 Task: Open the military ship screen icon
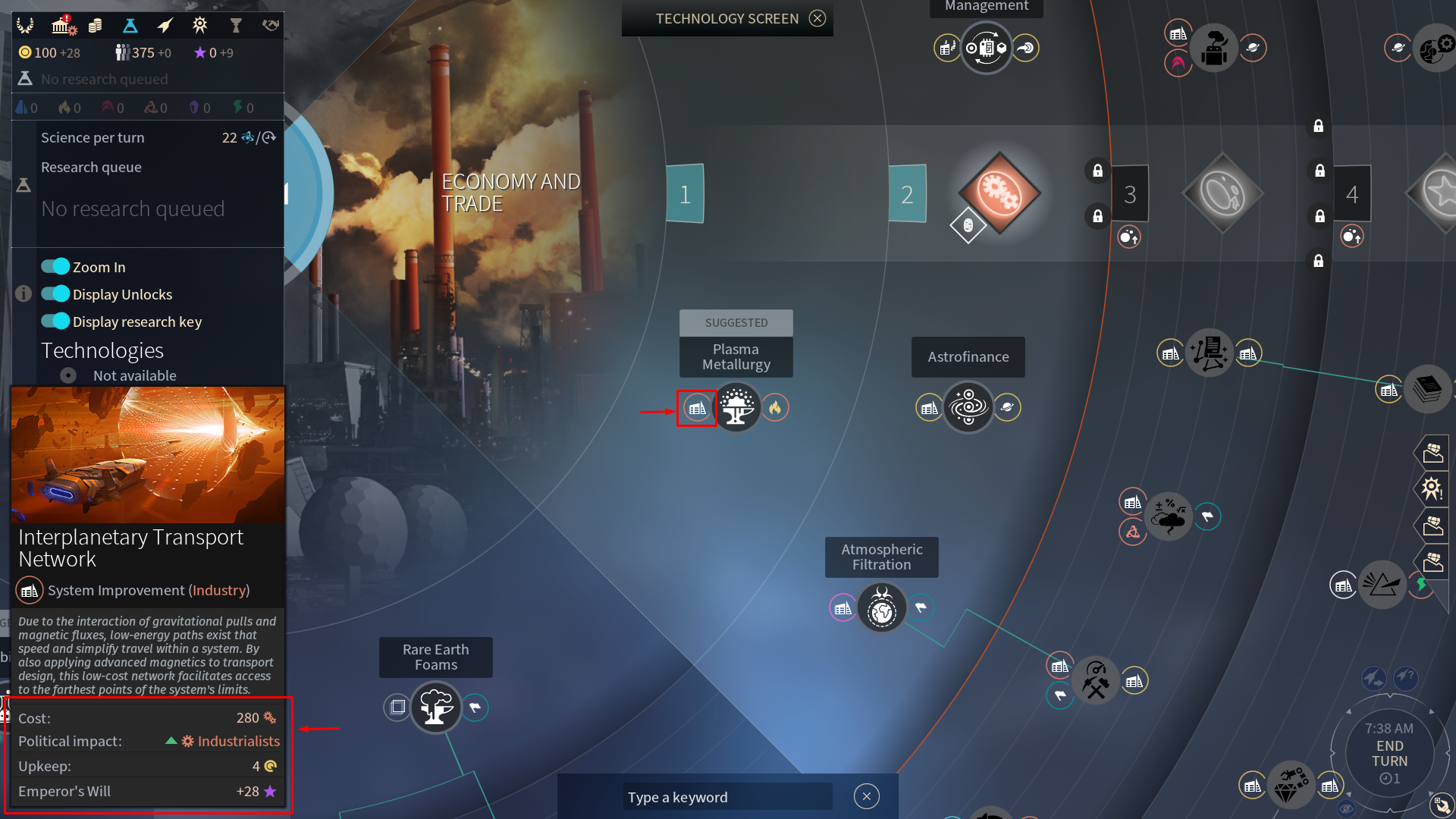pos(165,26)
